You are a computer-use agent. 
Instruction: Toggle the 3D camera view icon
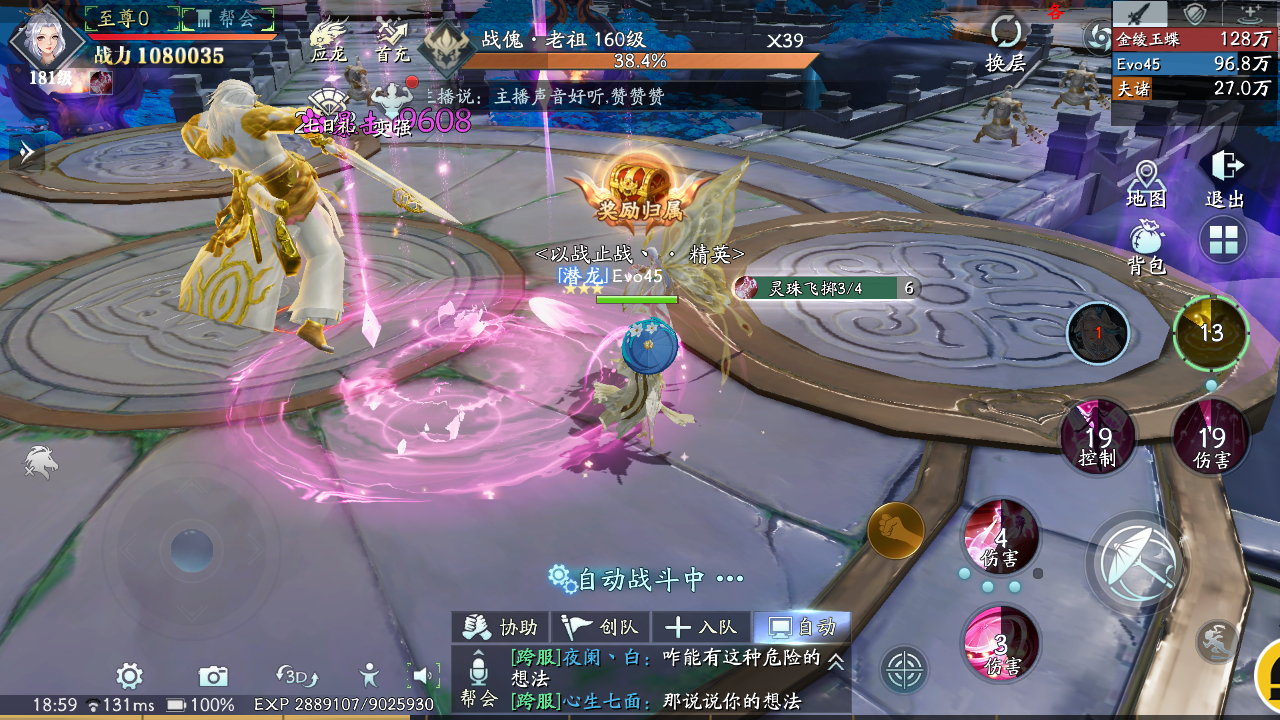(x=296, y=677)
